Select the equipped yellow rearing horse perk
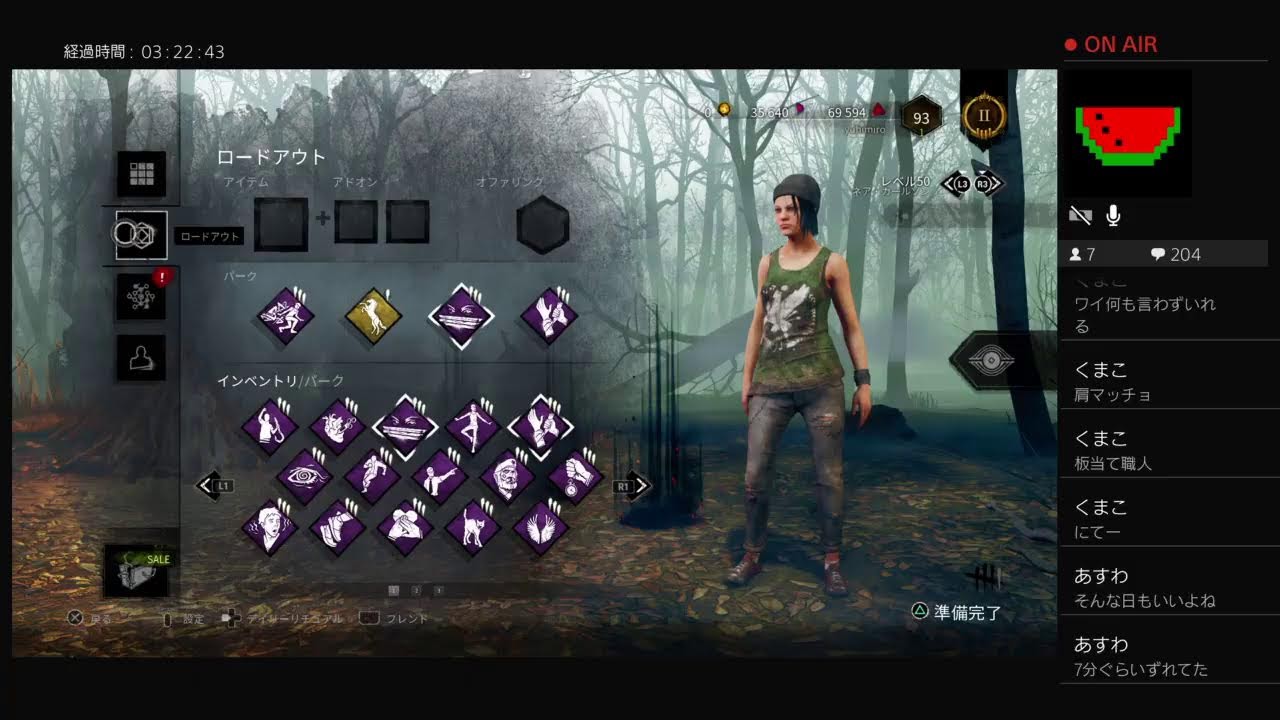Image resolution: width=1280 pixels, height=720 pixels. pyautogui.click(x=373, y=317)
